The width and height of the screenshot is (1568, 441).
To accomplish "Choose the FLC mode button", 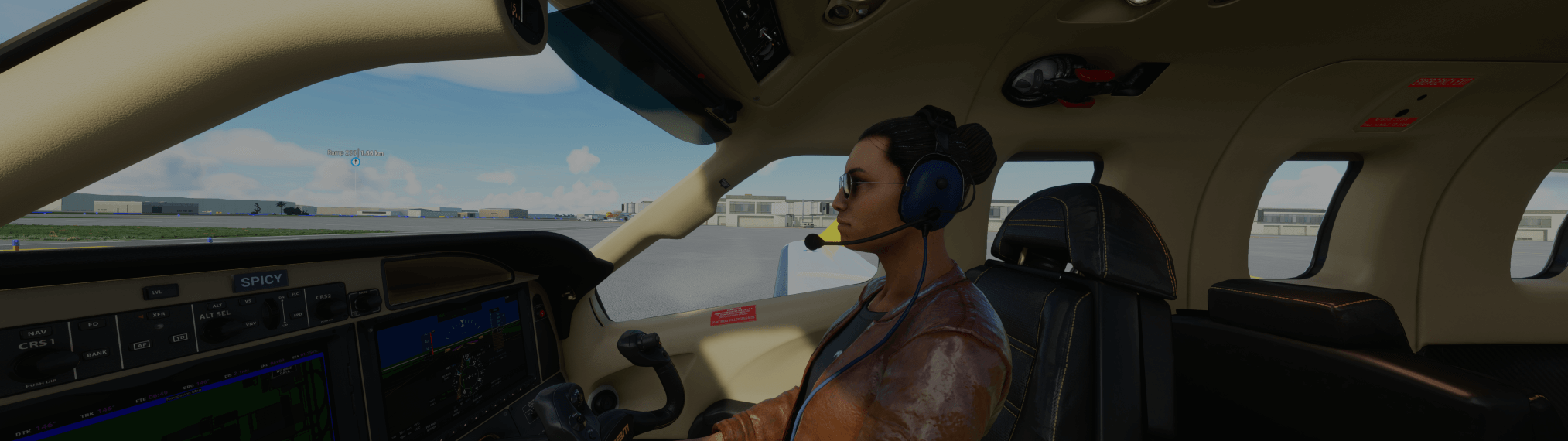I will 295,294.
